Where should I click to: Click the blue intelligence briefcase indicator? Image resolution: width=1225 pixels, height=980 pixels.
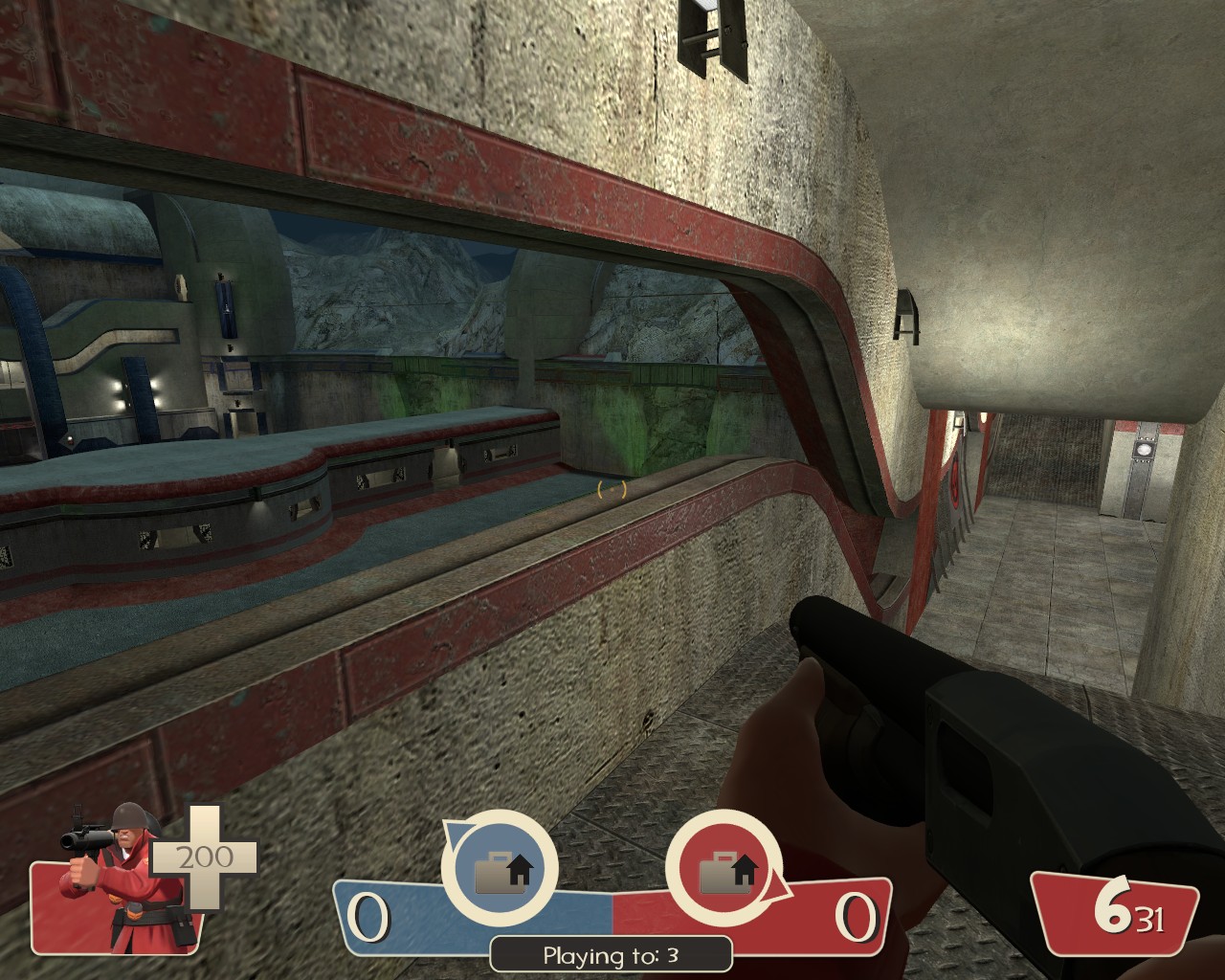pos(500,870)
